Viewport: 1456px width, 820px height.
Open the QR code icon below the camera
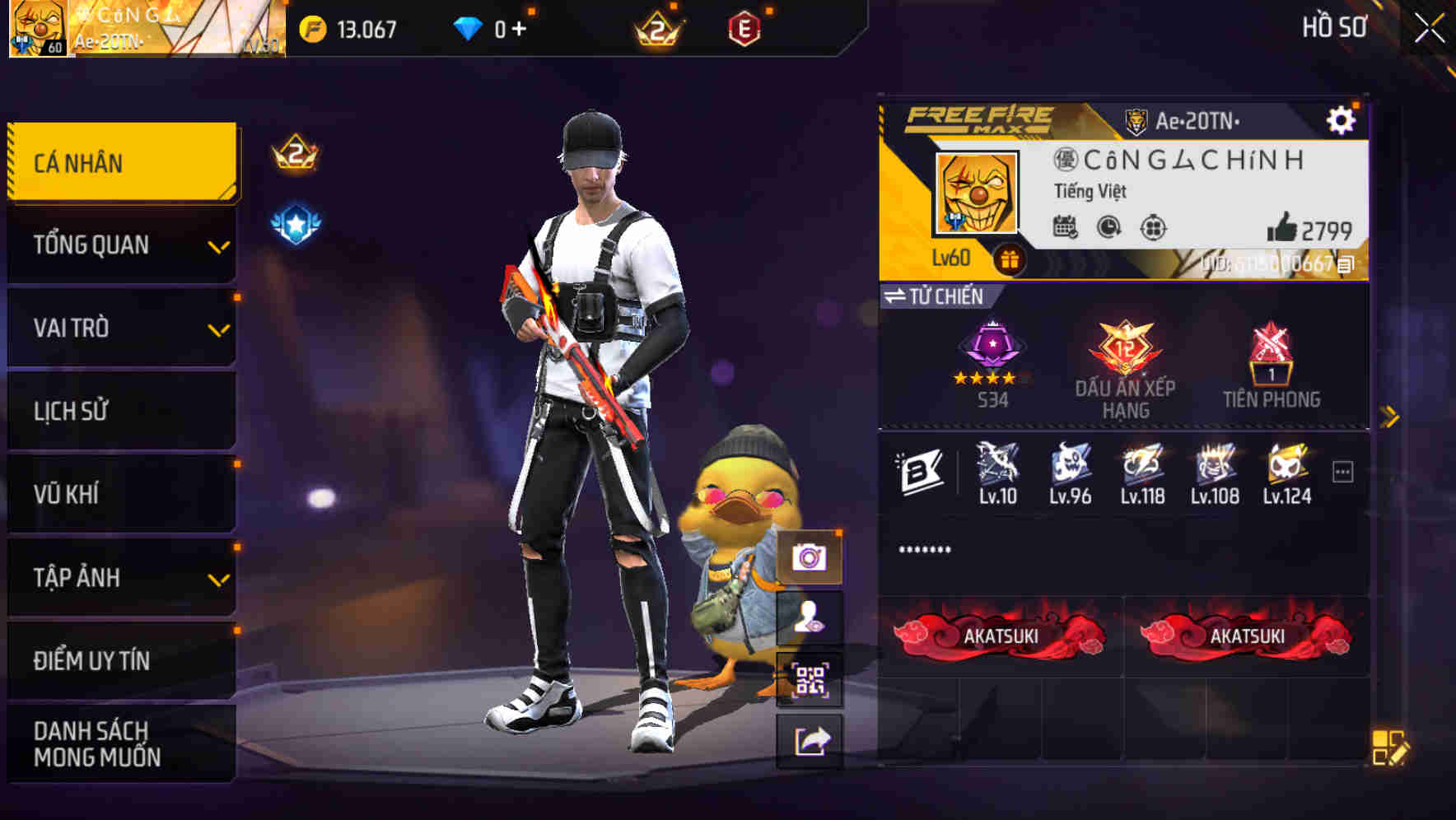coord(810,678)
